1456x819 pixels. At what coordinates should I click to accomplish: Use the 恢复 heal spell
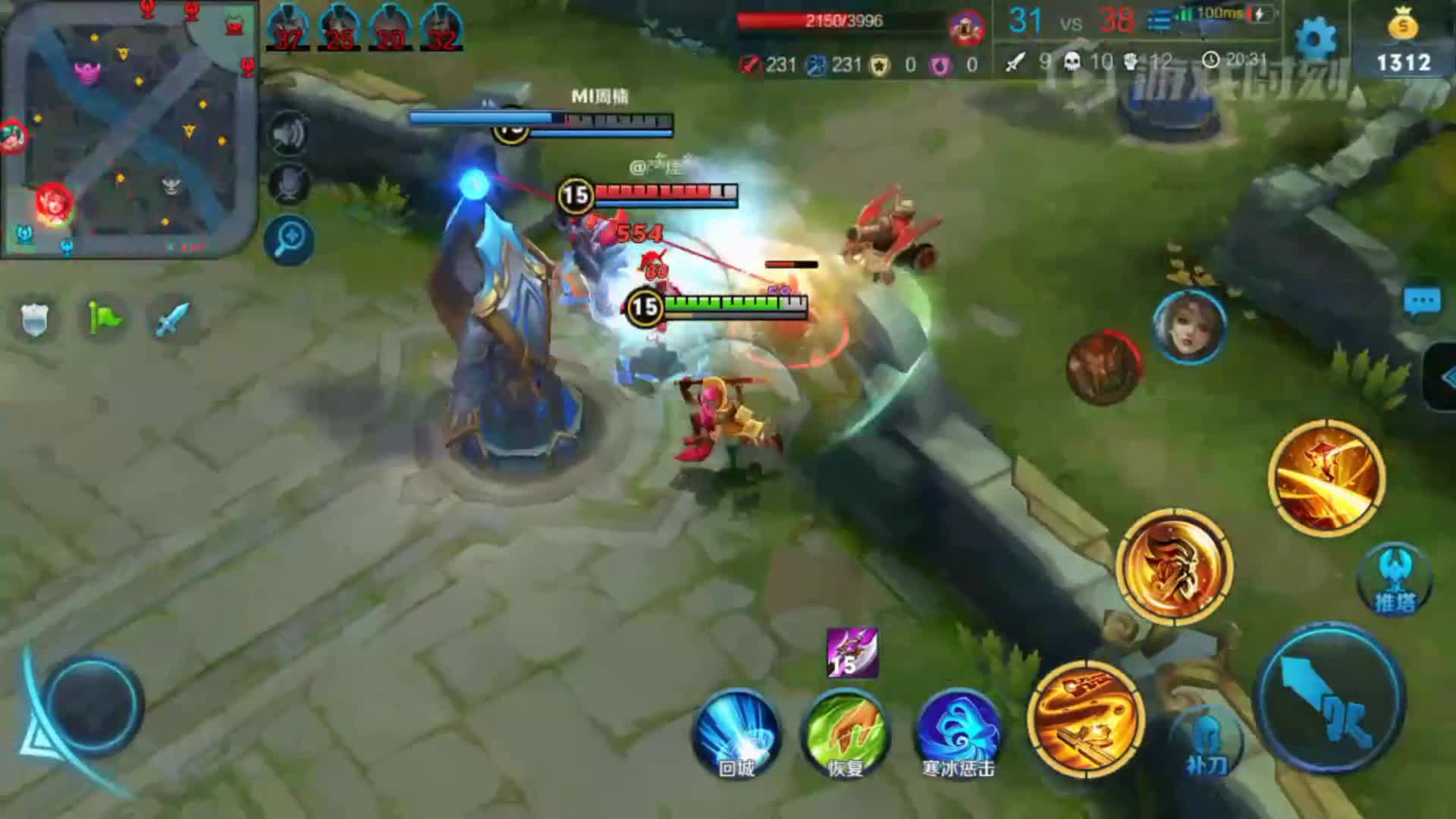click(x=845, y=732)
